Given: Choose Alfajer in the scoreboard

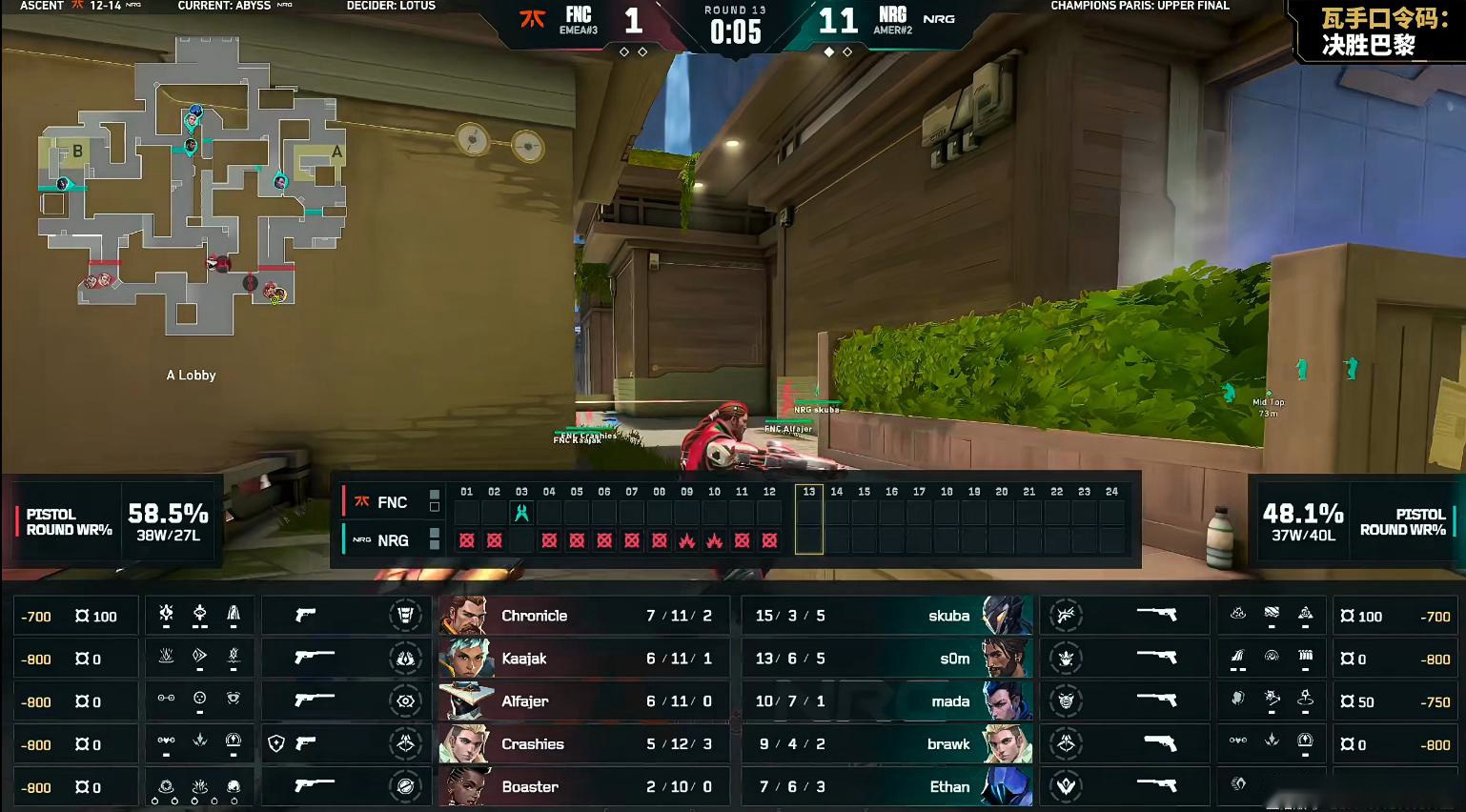Looking at the screenshot, I should click(583, 701).
